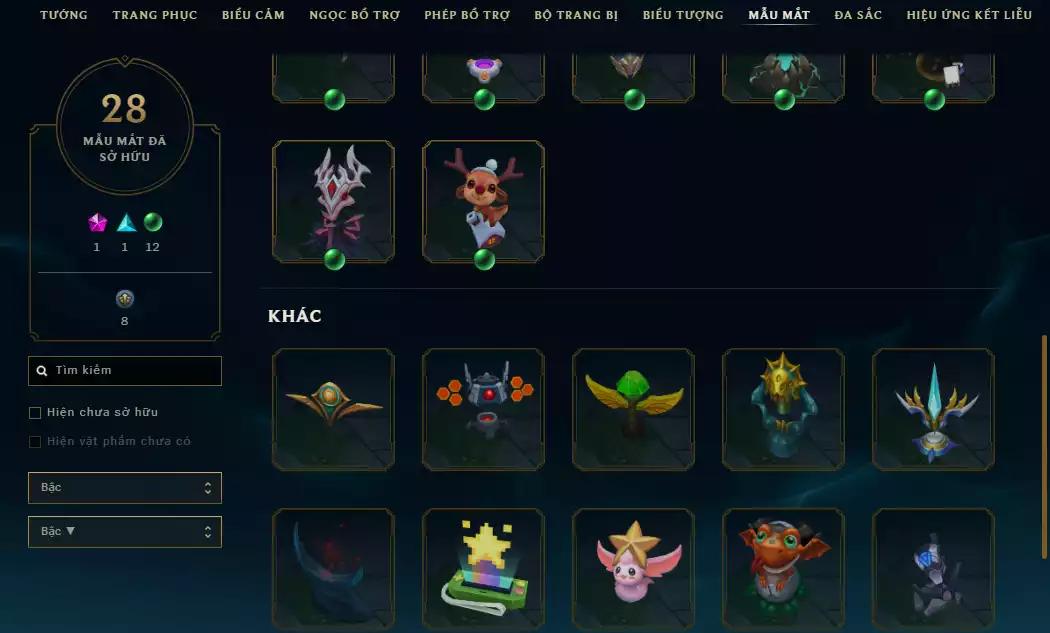Select the reindeer ward skin

[484, 202]
